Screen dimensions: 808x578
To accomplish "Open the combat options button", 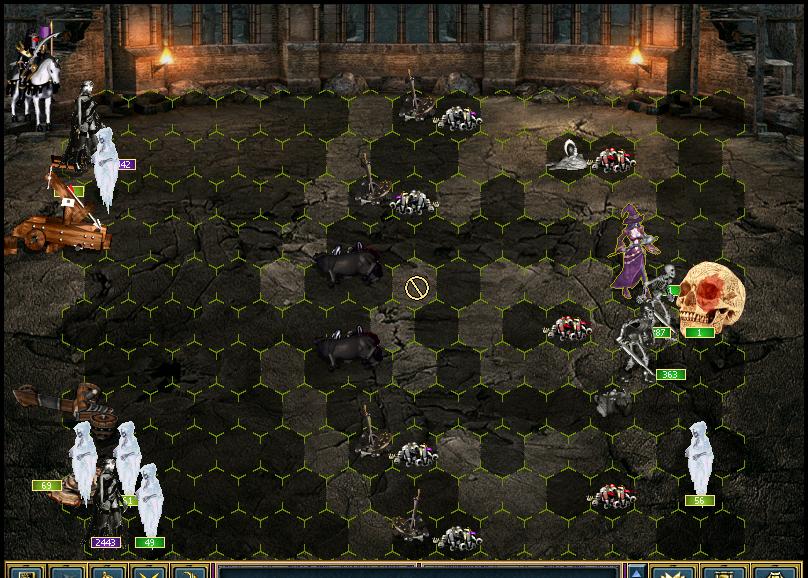I will point(24,572).
